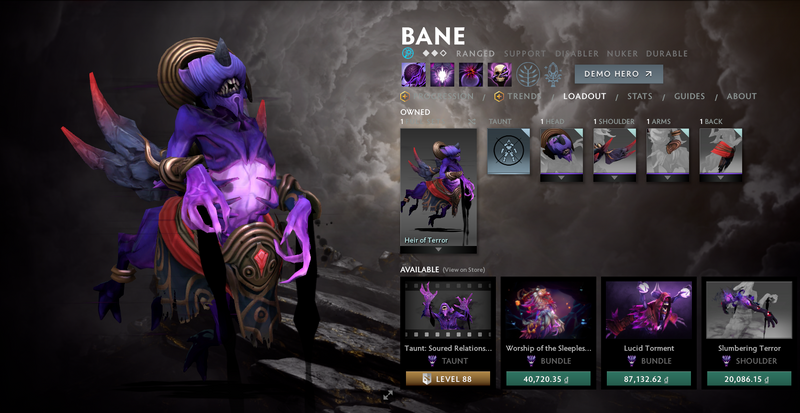The width and height of the screenshot is (800, 413).
Task: Purchase Lucid Torment bundle for 87,132.62
Action: pos(650,379)
